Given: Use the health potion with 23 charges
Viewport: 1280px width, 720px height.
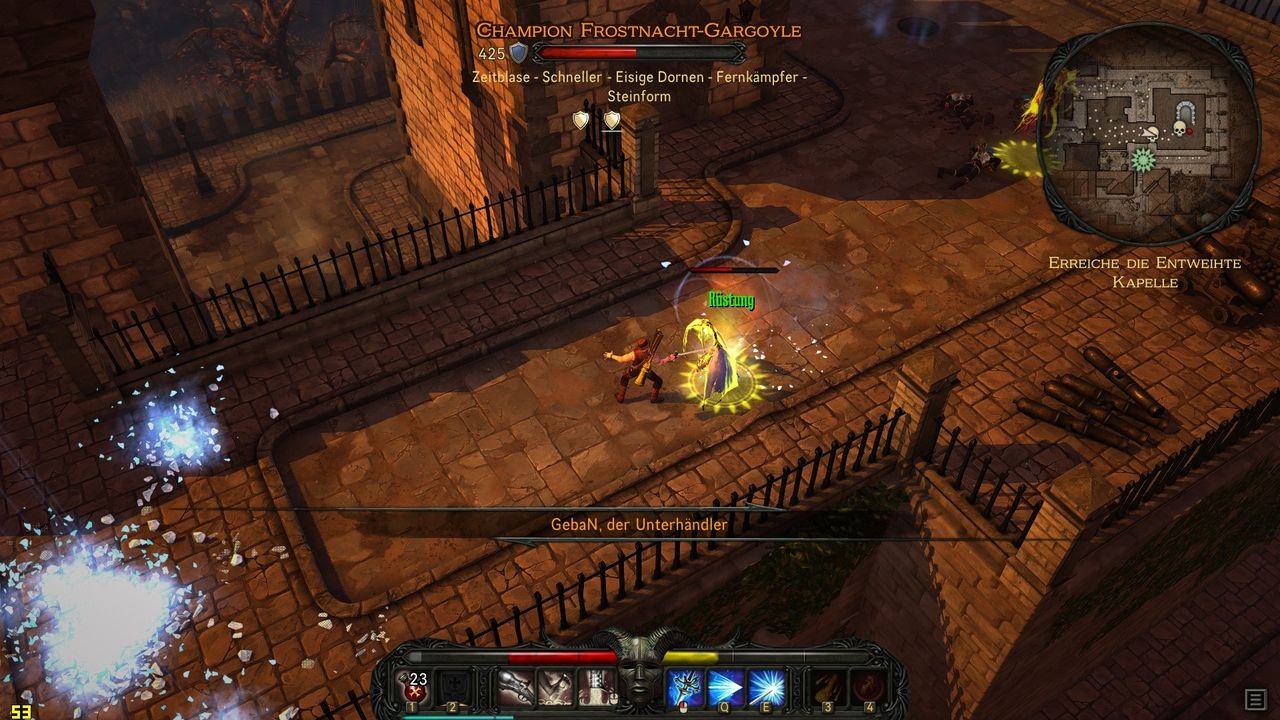Looking at the screenshot, I should point(418,688).
